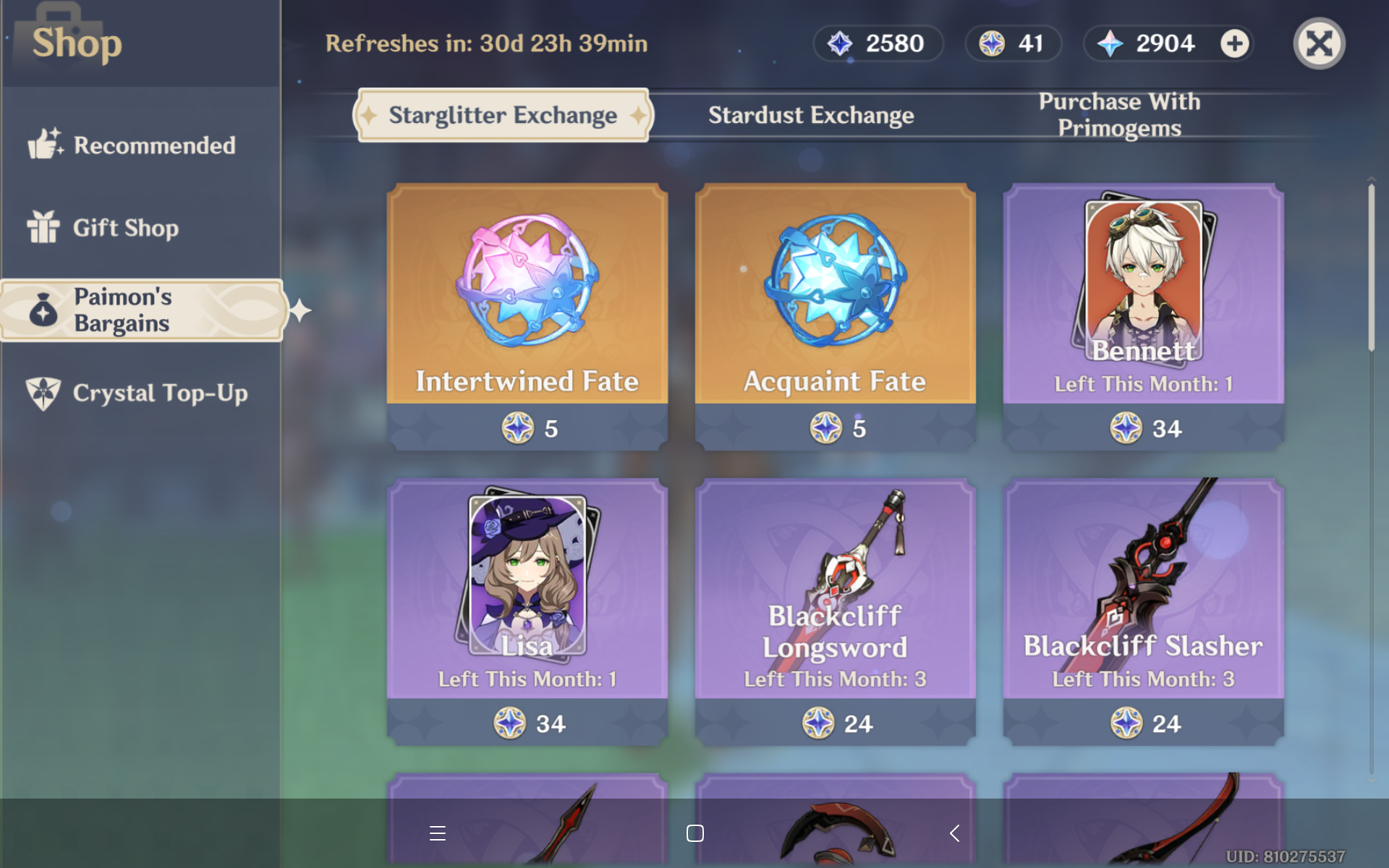The height and width of the screenshot is (868, 1389).
Task: Click the Paimon's Bargains flask icon
Action: [x=42, y=310]
